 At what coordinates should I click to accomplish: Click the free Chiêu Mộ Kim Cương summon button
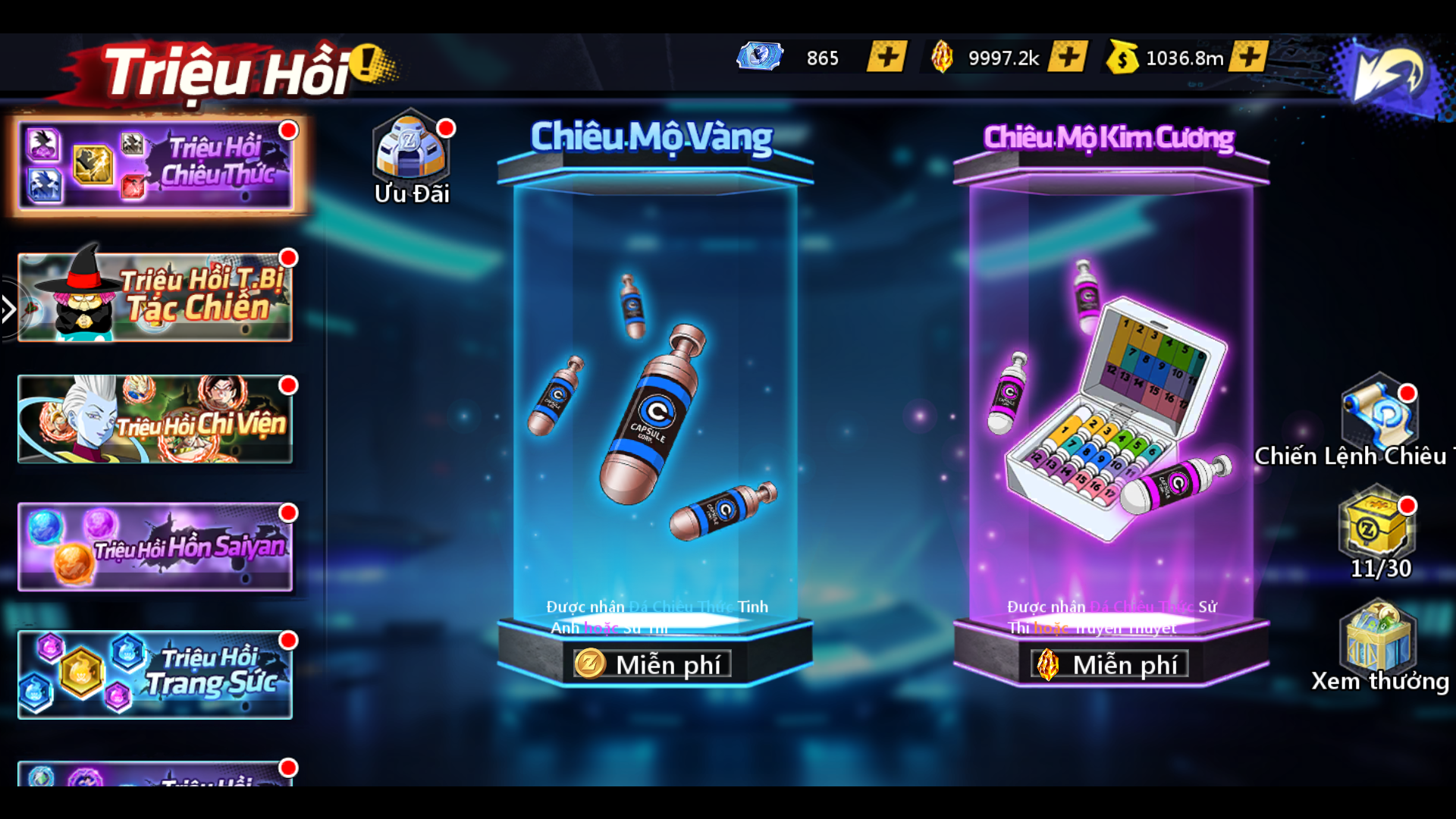click(x=1109, y=664)
